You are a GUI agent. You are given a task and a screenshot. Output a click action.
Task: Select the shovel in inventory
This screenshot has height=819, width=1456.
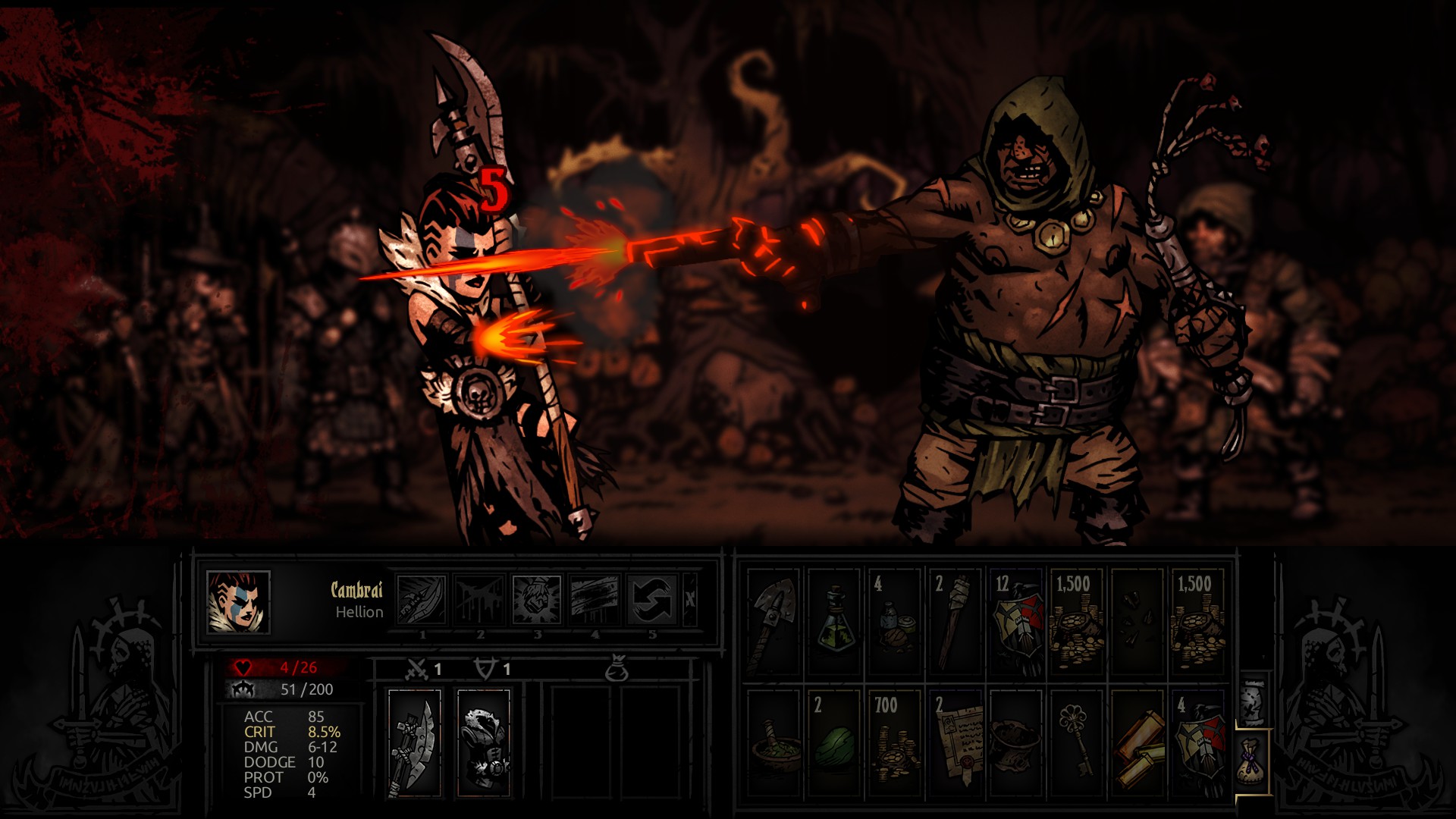point(773,622)
